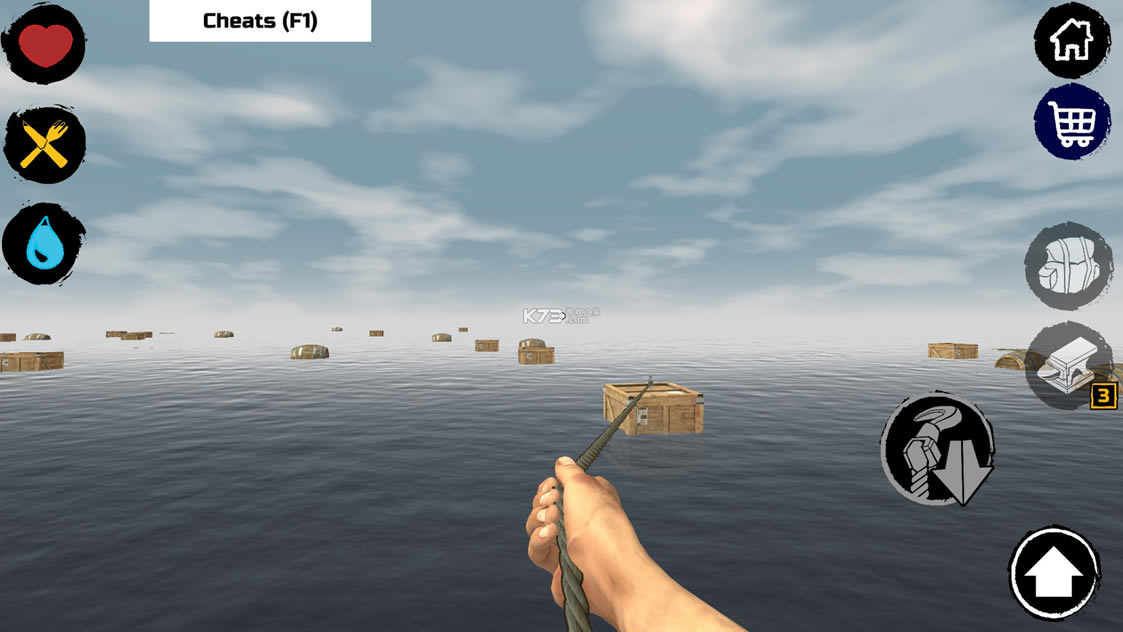Open the anvil crafting menu

point(1067,366)
